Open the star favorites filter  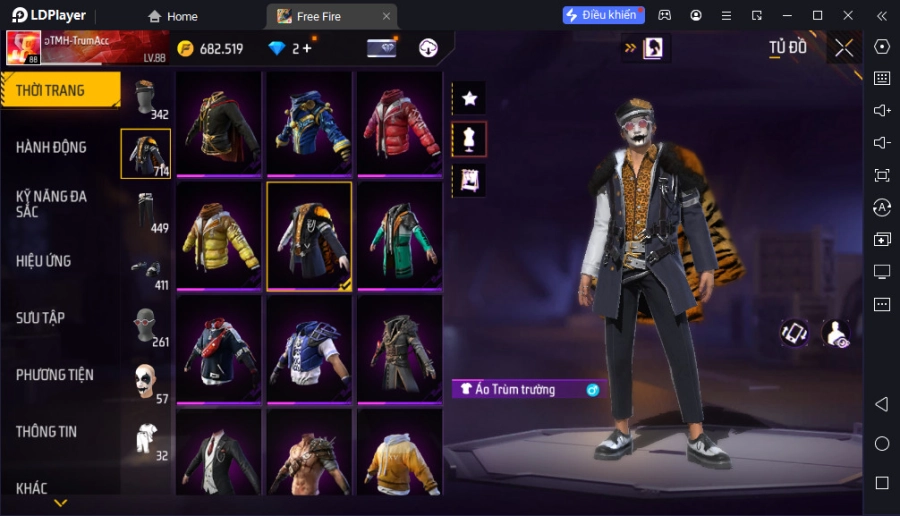tap(469, 98)
